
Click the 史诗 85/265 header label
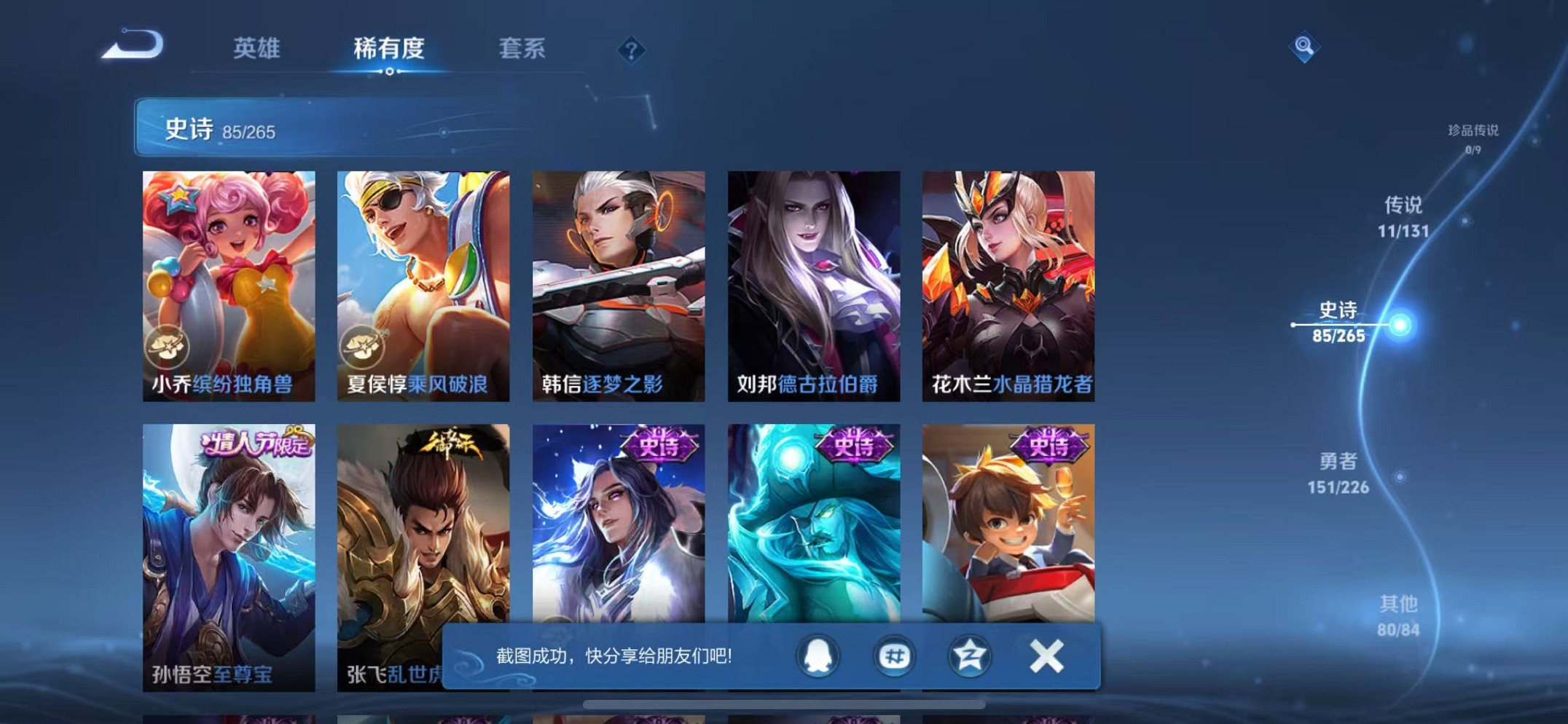tap(219, 127)
